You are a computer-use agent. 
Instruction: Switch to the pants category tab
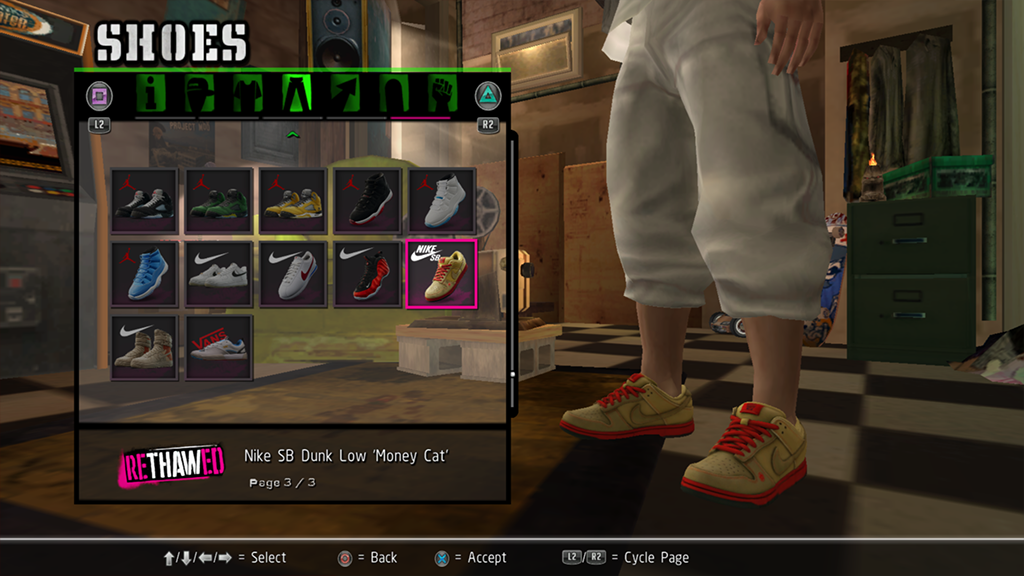[x=297, y=95]
